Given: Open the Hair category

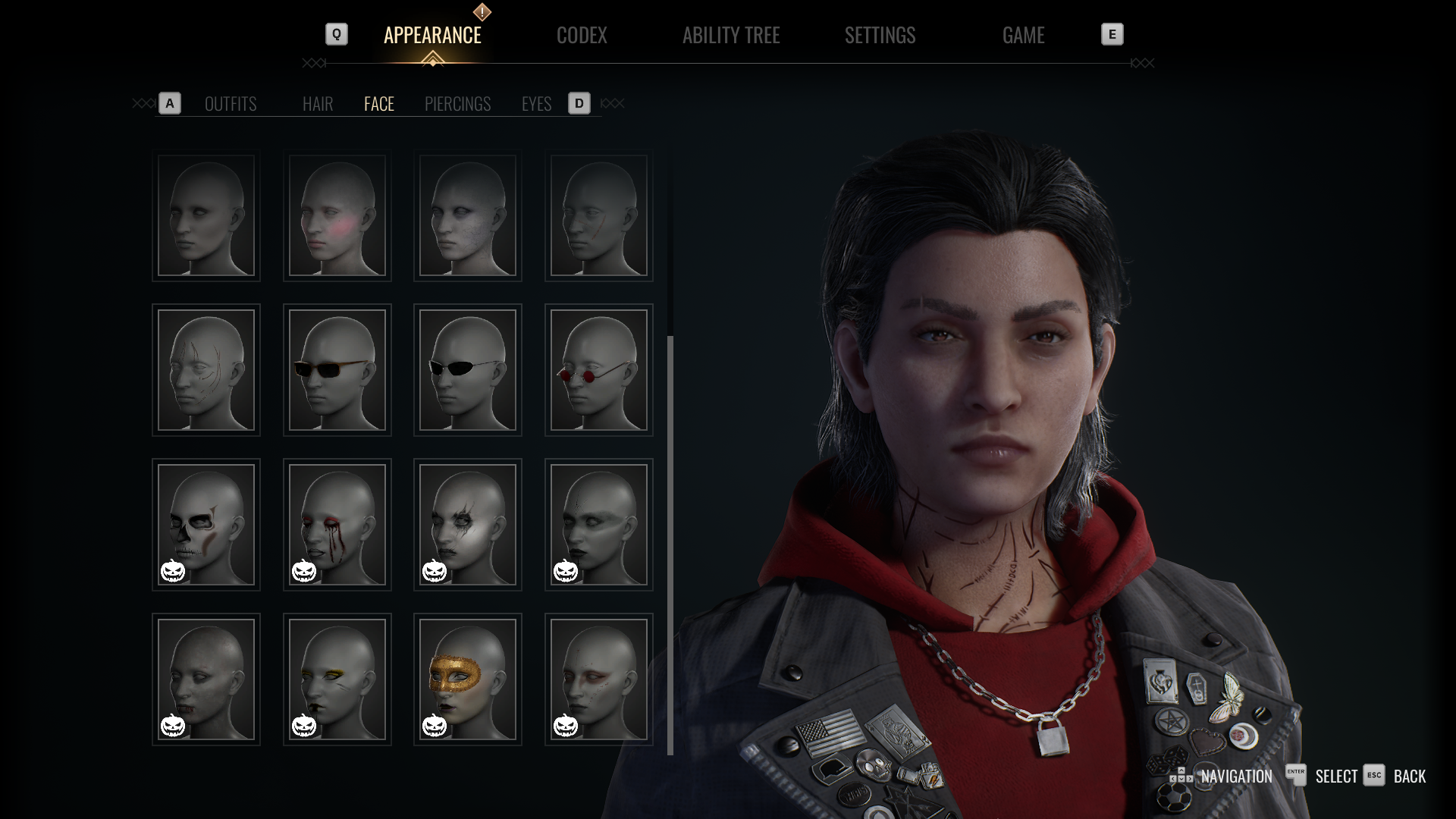Looking at the screenshot, I should click(x=318, y=104).
